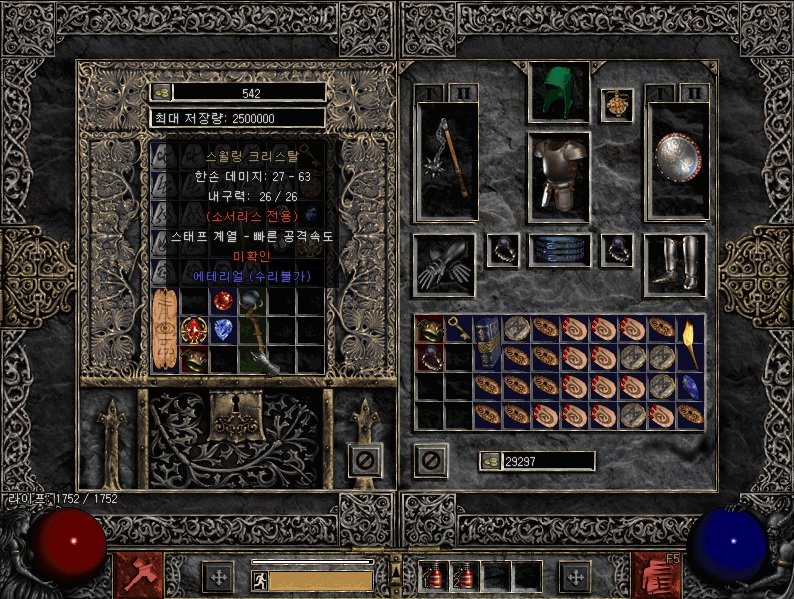Viewport: 794px width, 599px height.
Task: Close the inventory panel
Action: tap(430, 460)
